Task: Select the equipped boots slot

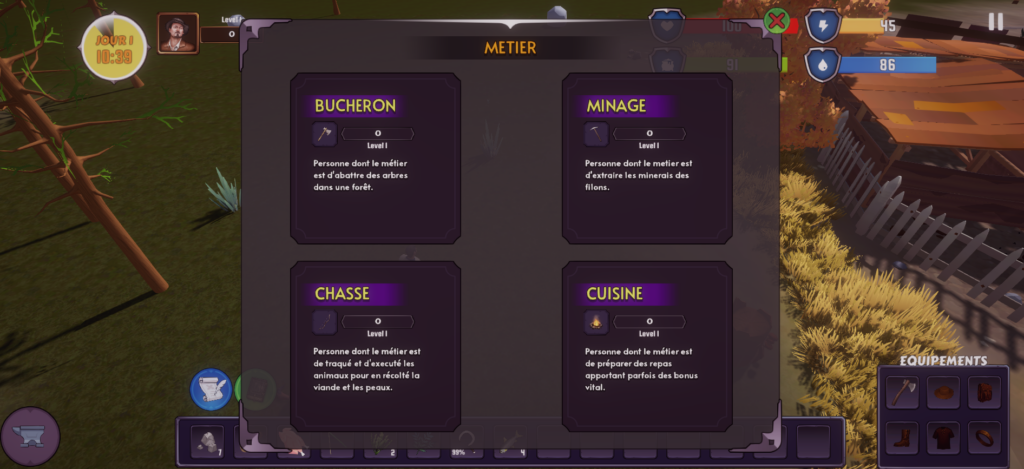Action: (903, 437)
